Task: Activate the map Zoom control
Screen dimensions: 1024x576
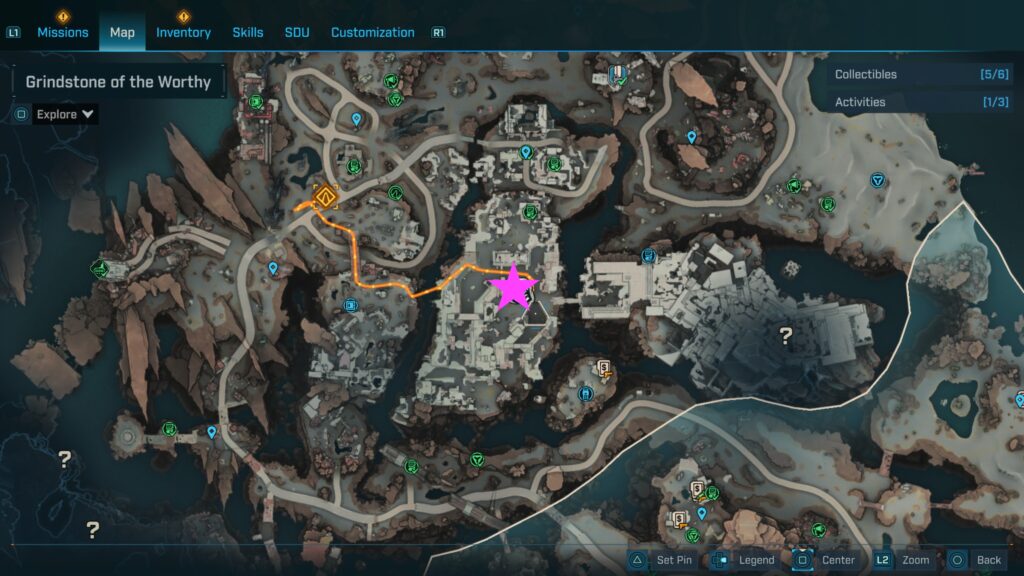Action: (903, 560)
